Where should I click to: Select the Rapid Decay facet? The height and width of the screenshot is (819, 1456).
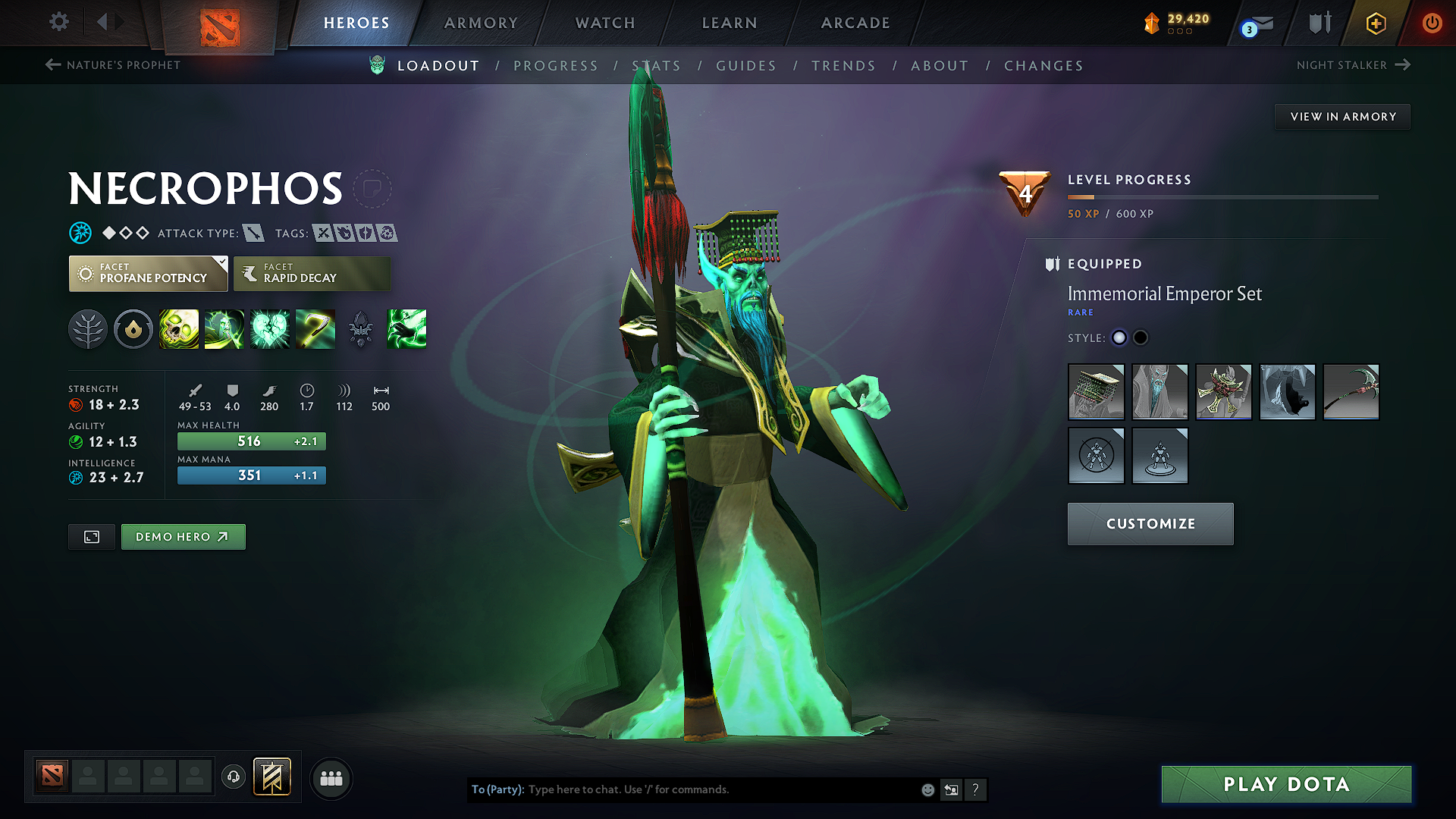(x=312, y=274)
